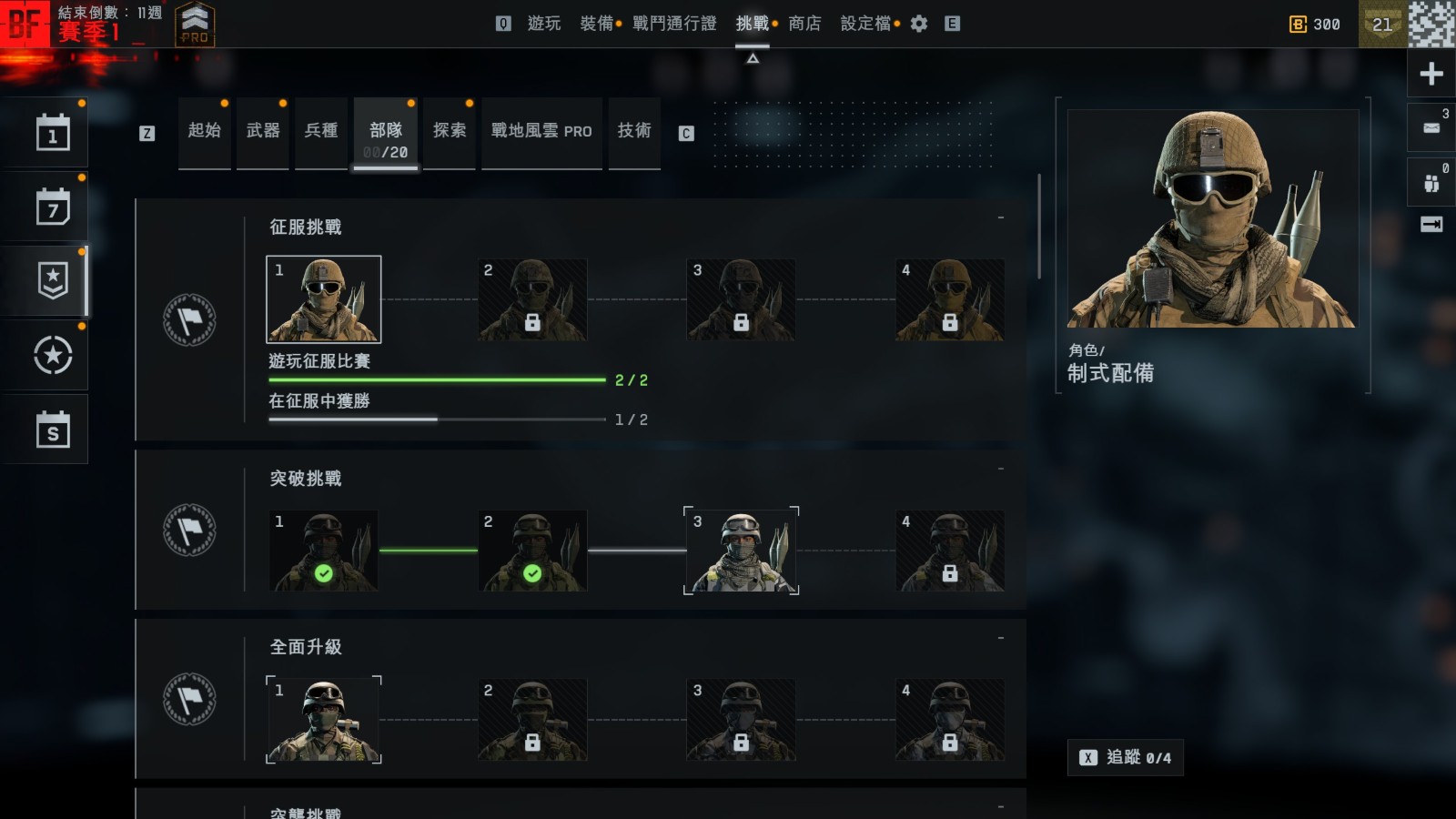The height and width of the screenshot is (819, 1456).
Task: Select 征服挑戰 tier 1 reward
Action: 323,299
